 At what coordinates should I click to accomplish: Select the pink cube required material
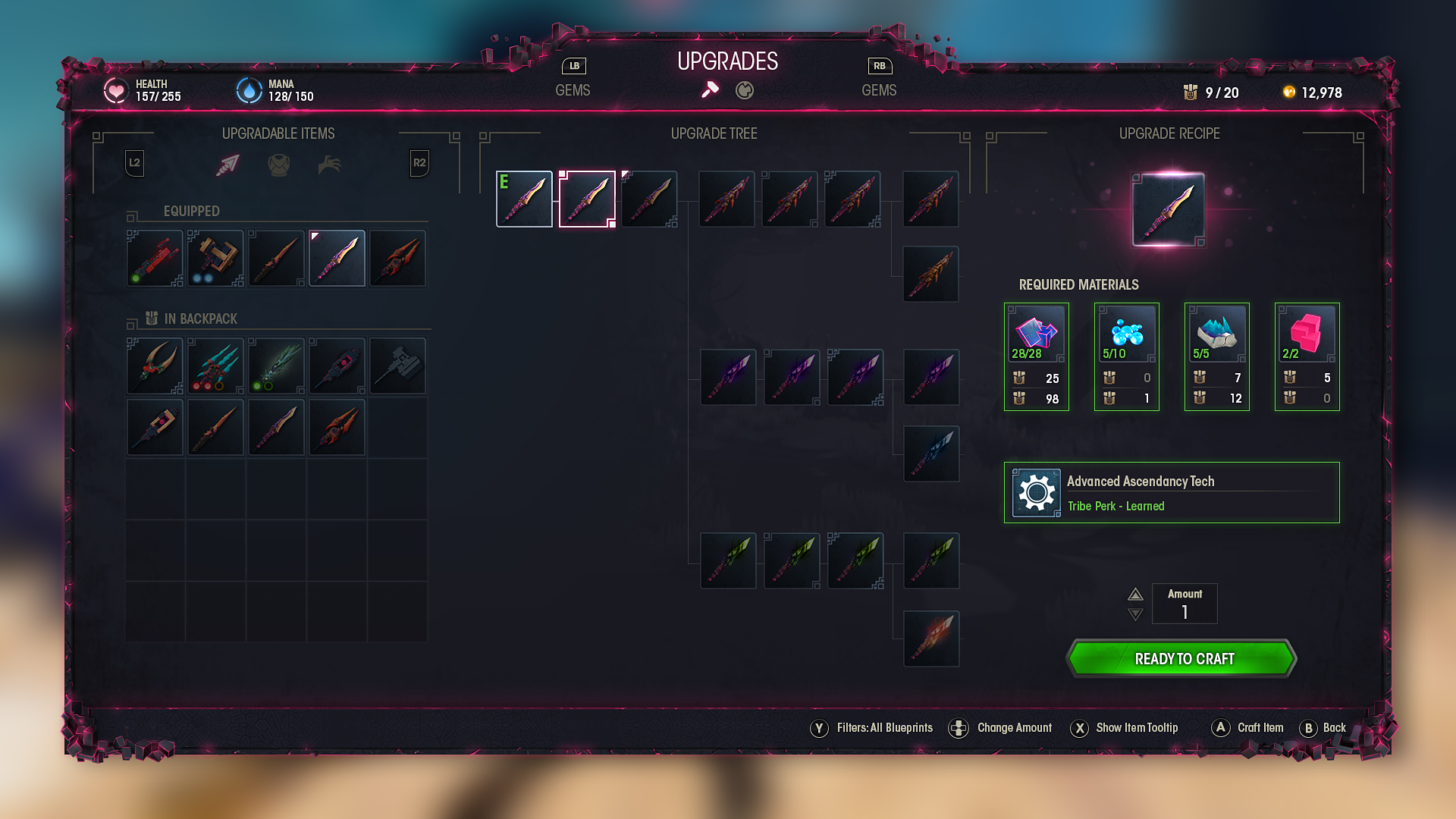point(1307,334)
